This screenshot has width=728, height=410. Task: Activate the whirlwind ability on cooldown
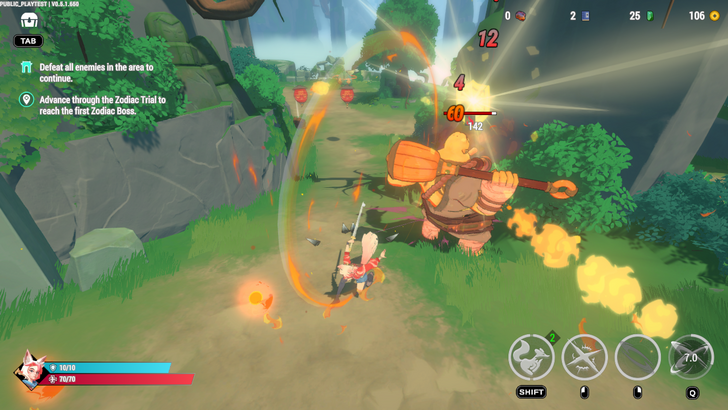pyautogui.click(x=689, y=358)
